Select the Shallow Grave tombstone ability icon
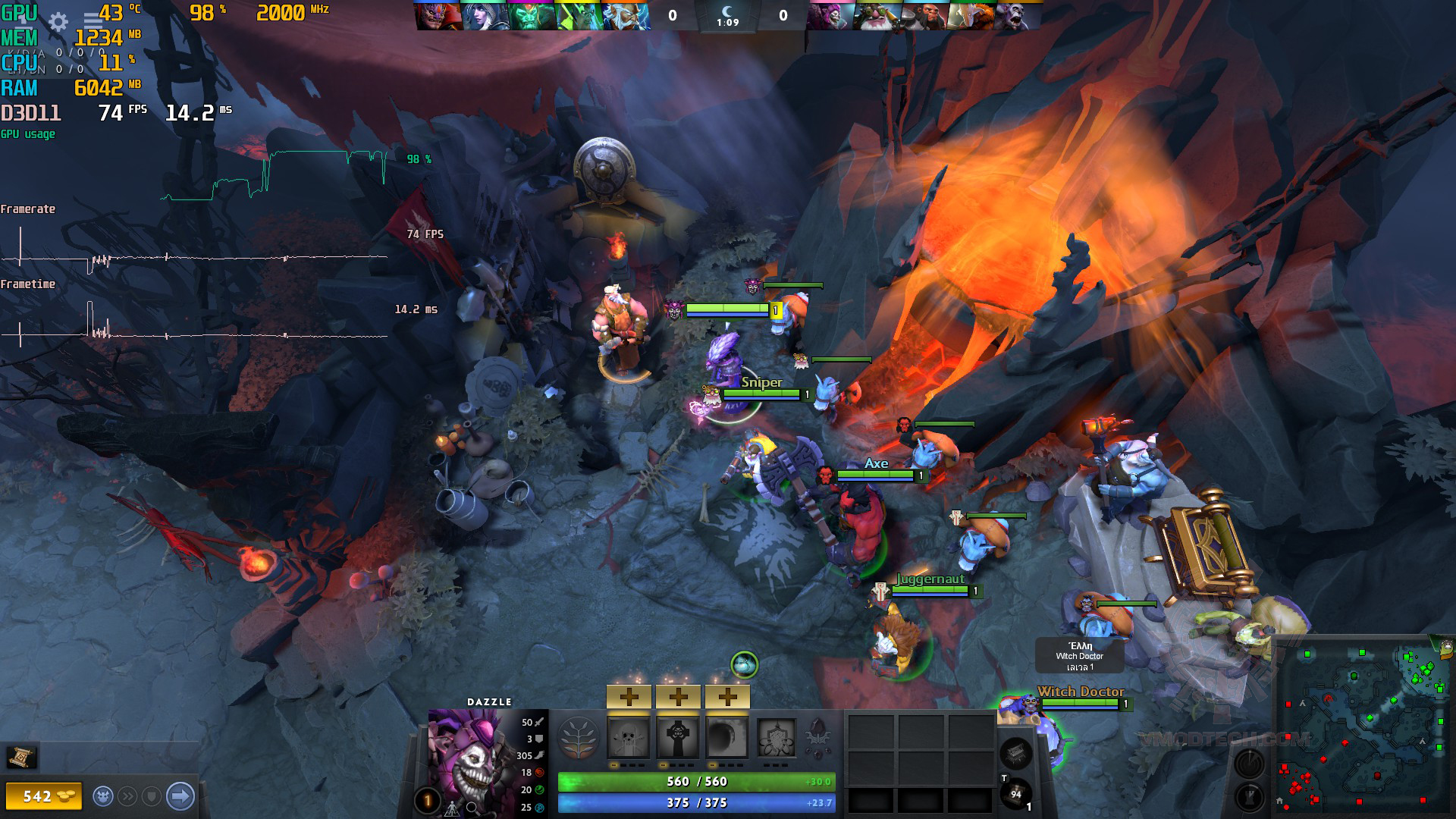Screen dimensions: 1456x819 tap(678, 737)
